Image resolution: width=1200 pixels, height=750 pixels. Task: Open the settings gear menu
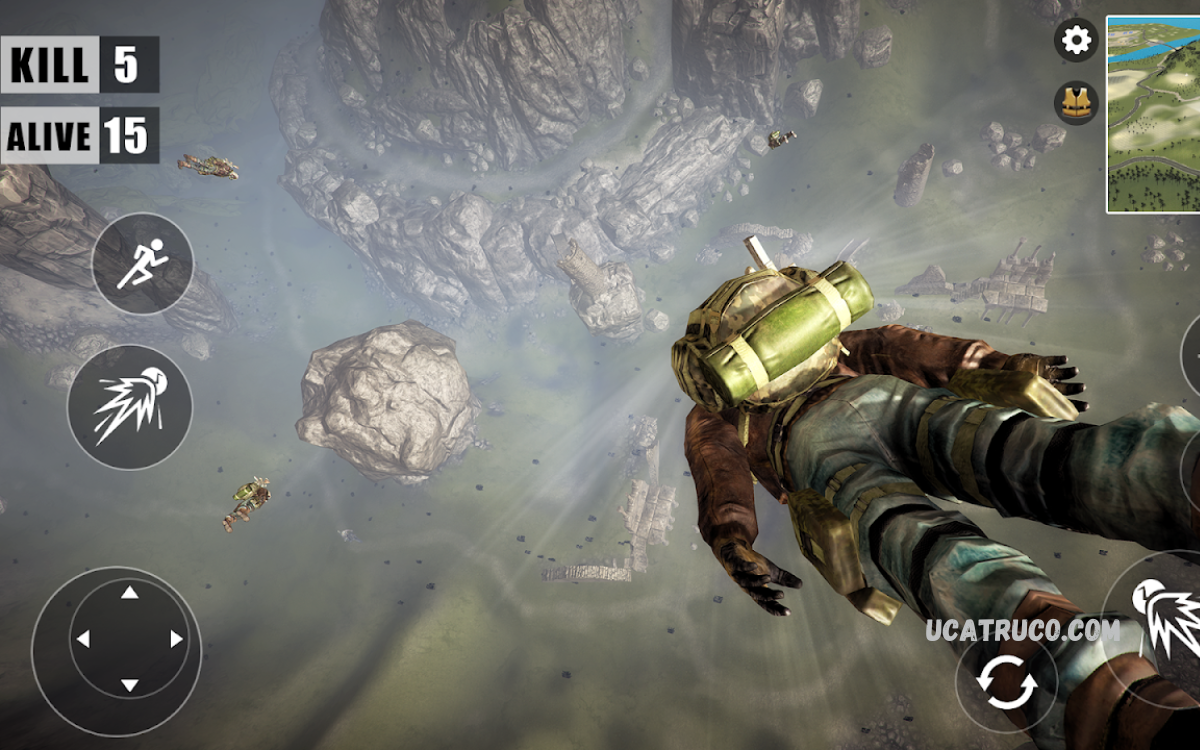click(x=1076, y=40)
